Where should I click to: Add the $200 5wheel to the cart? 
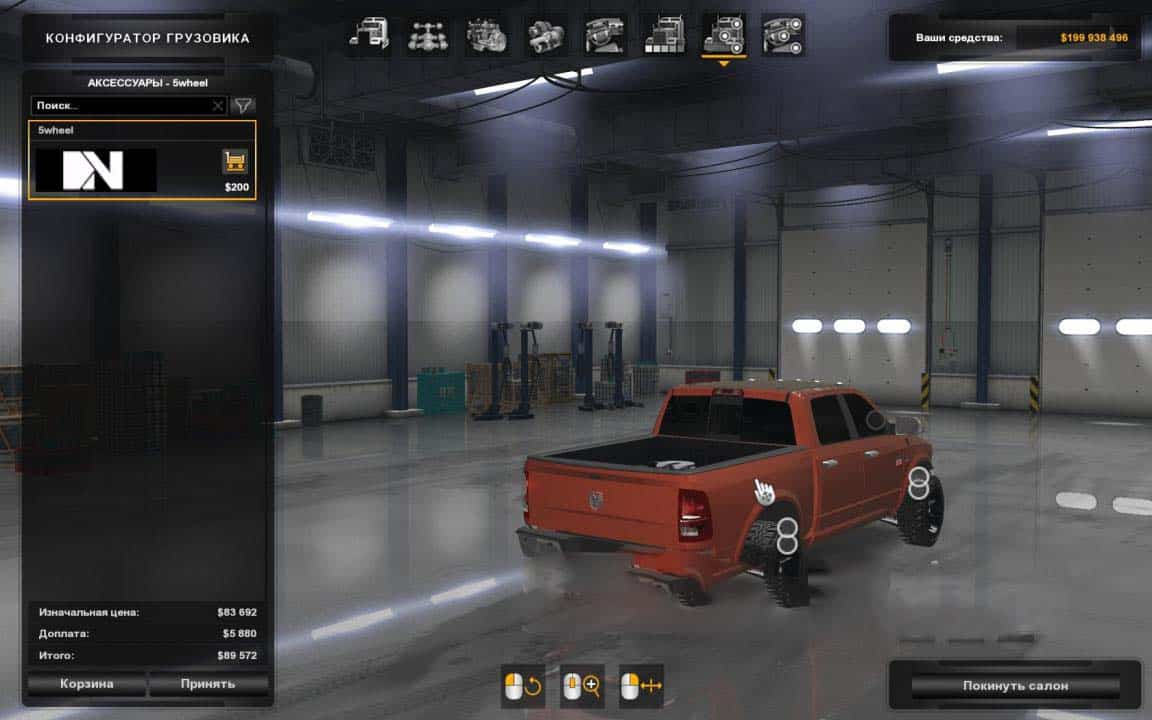tap(235, 161)
